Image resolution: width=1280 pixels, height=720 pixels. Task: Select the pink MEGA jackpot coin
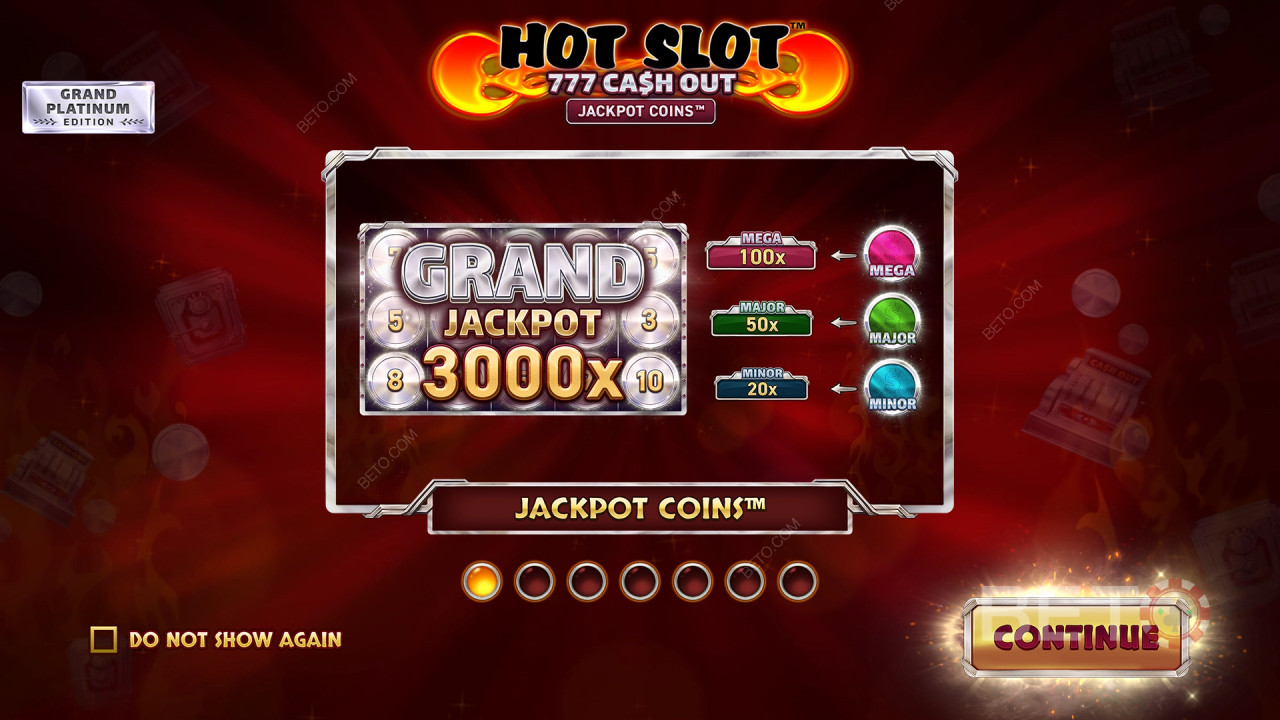click(890, 252)
